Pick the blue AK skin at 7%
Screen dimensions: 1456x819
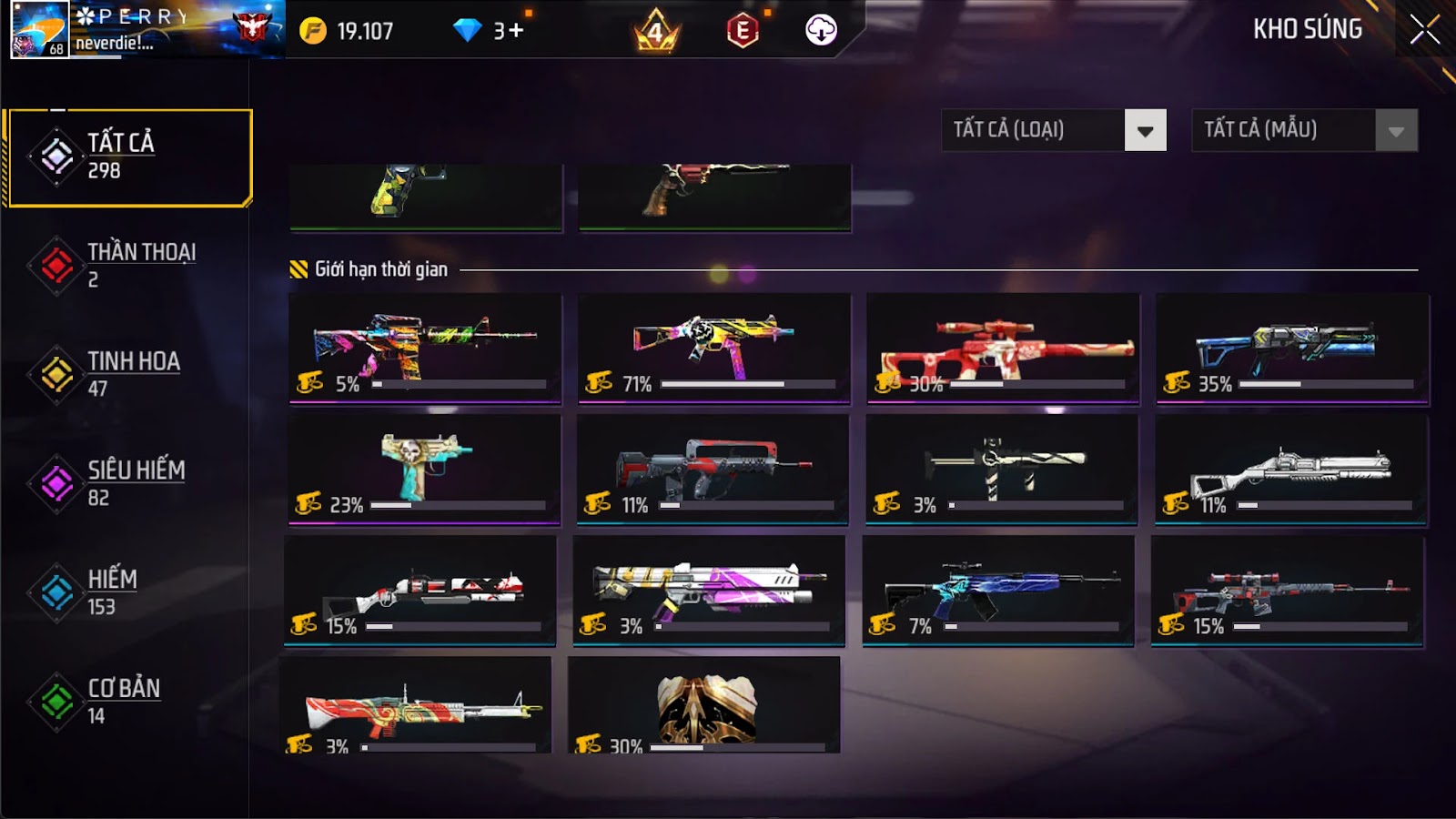[998, 590]
